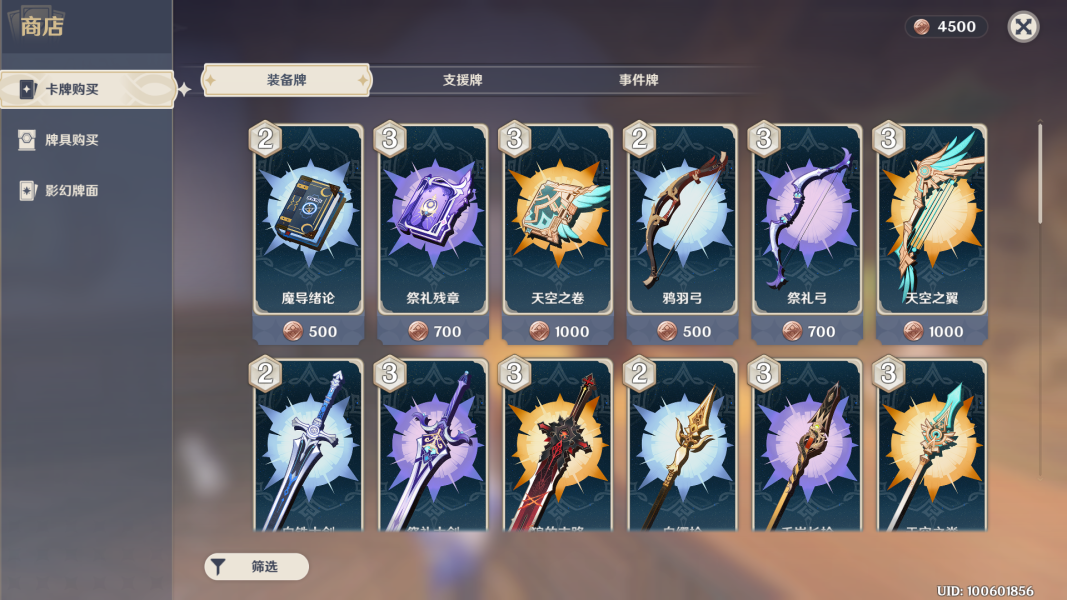
Task: Select the red and black greatsword card
Action: (558, 450)
